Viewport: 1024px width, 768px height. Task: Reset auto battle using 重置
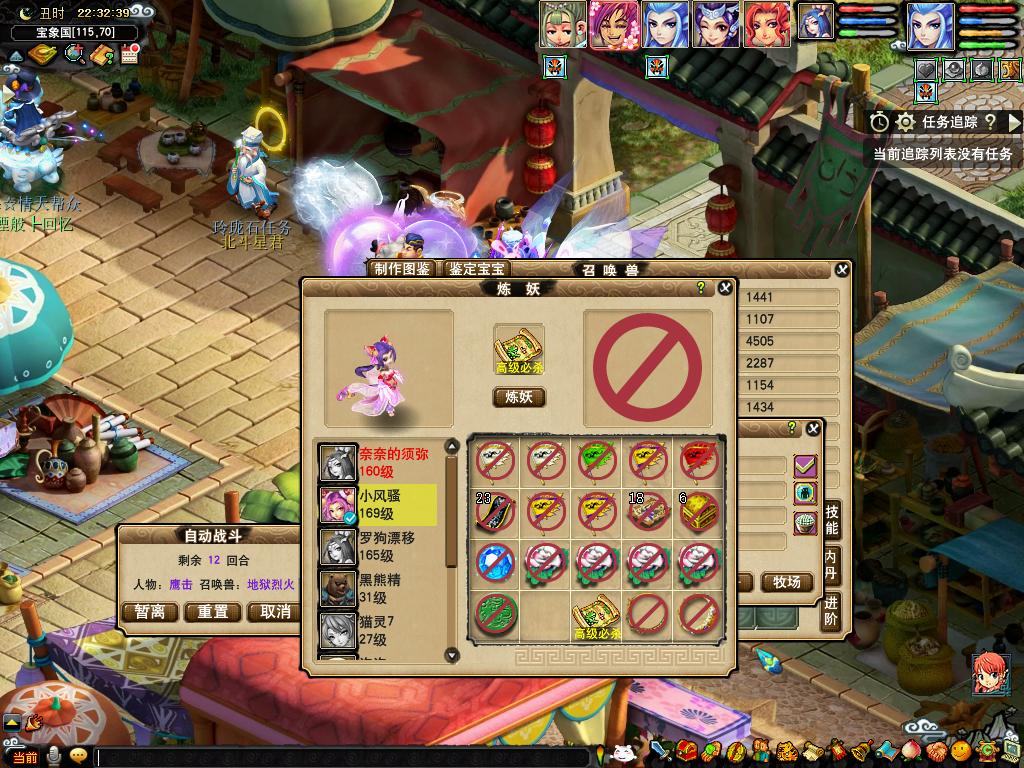tap(213, 612)
